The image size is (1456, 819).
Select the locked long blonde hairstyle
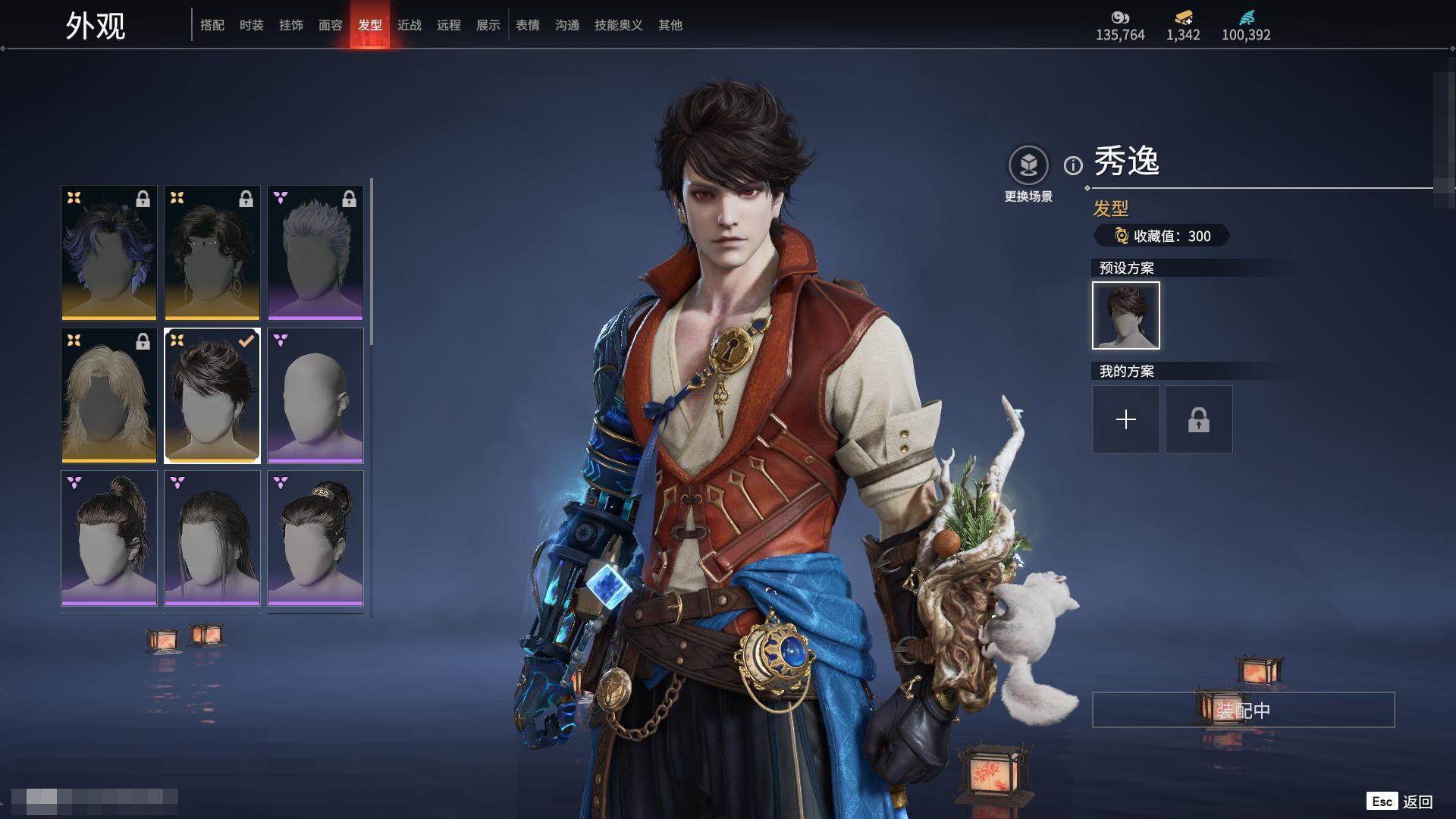click(109, 396)
